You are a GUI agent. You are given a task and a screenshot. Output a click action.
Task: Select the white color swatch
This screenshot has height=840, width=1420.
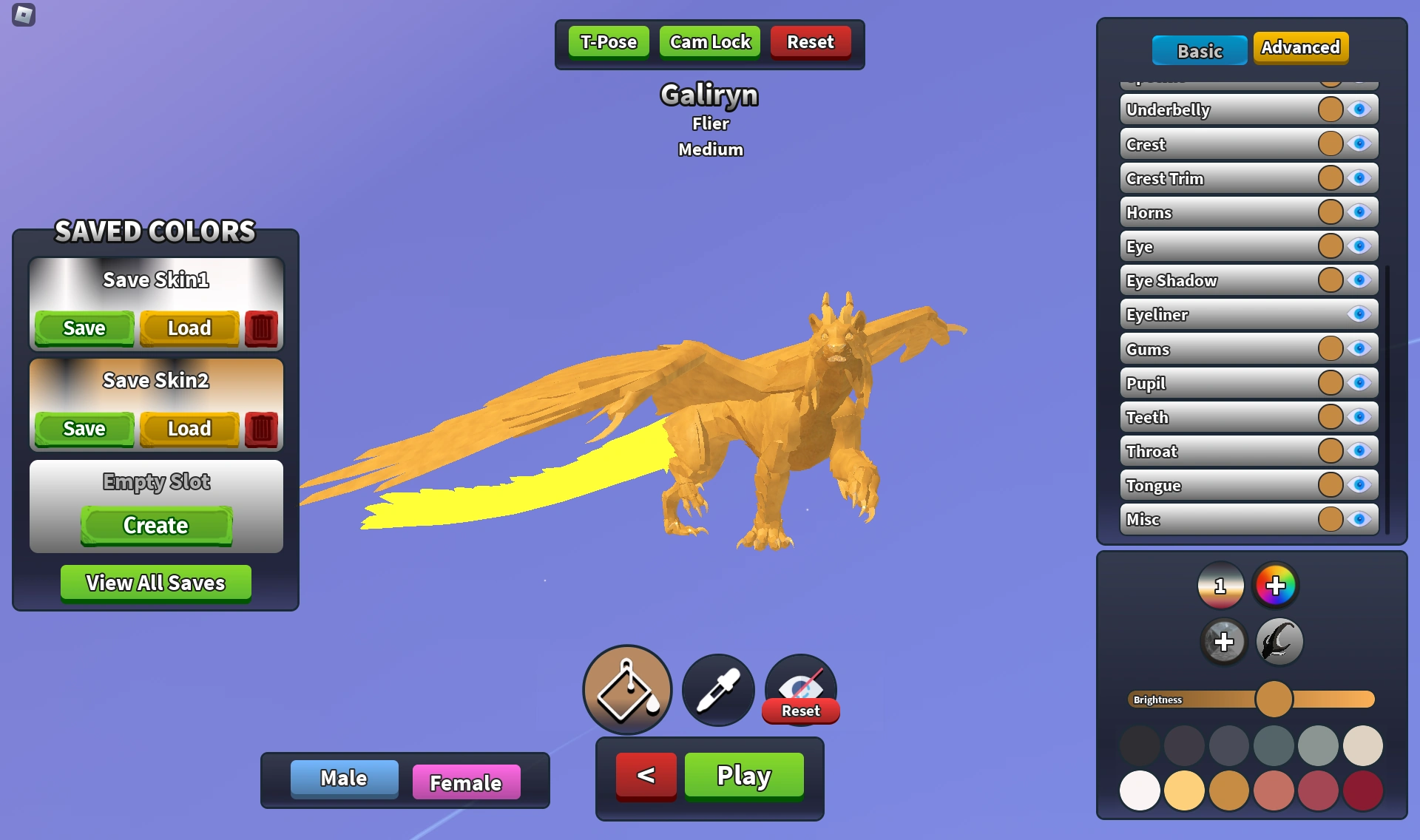1139,790
